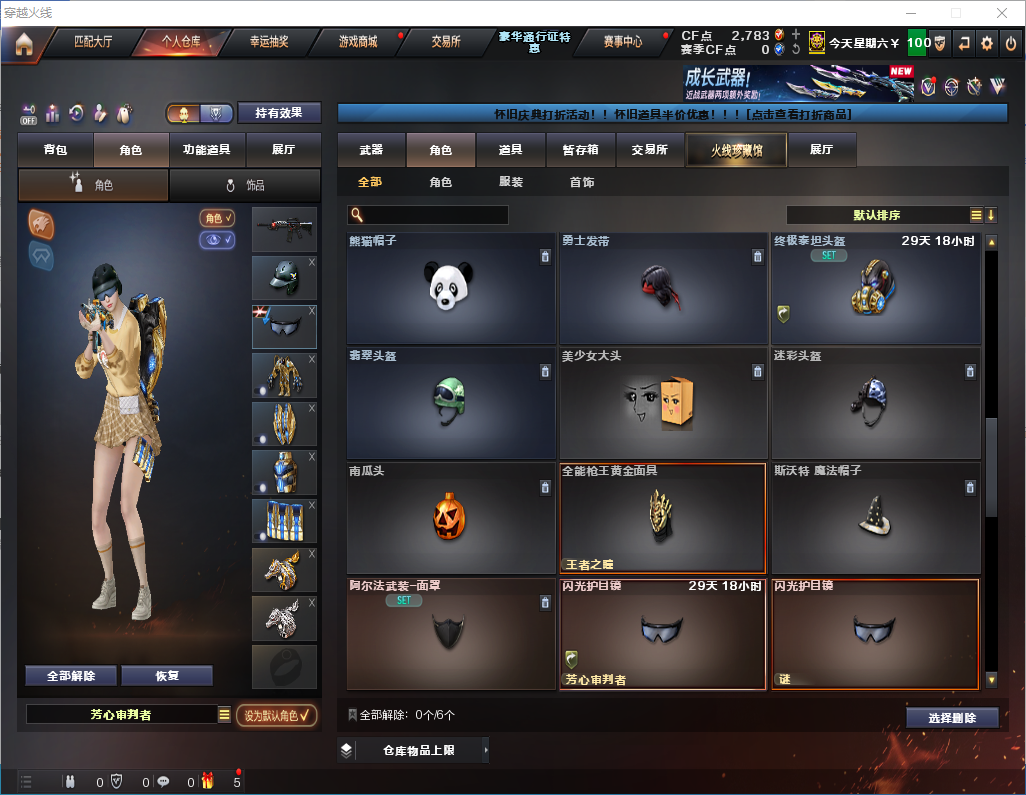Set character as default with 设为默认角色

click(x=276, y=715)
